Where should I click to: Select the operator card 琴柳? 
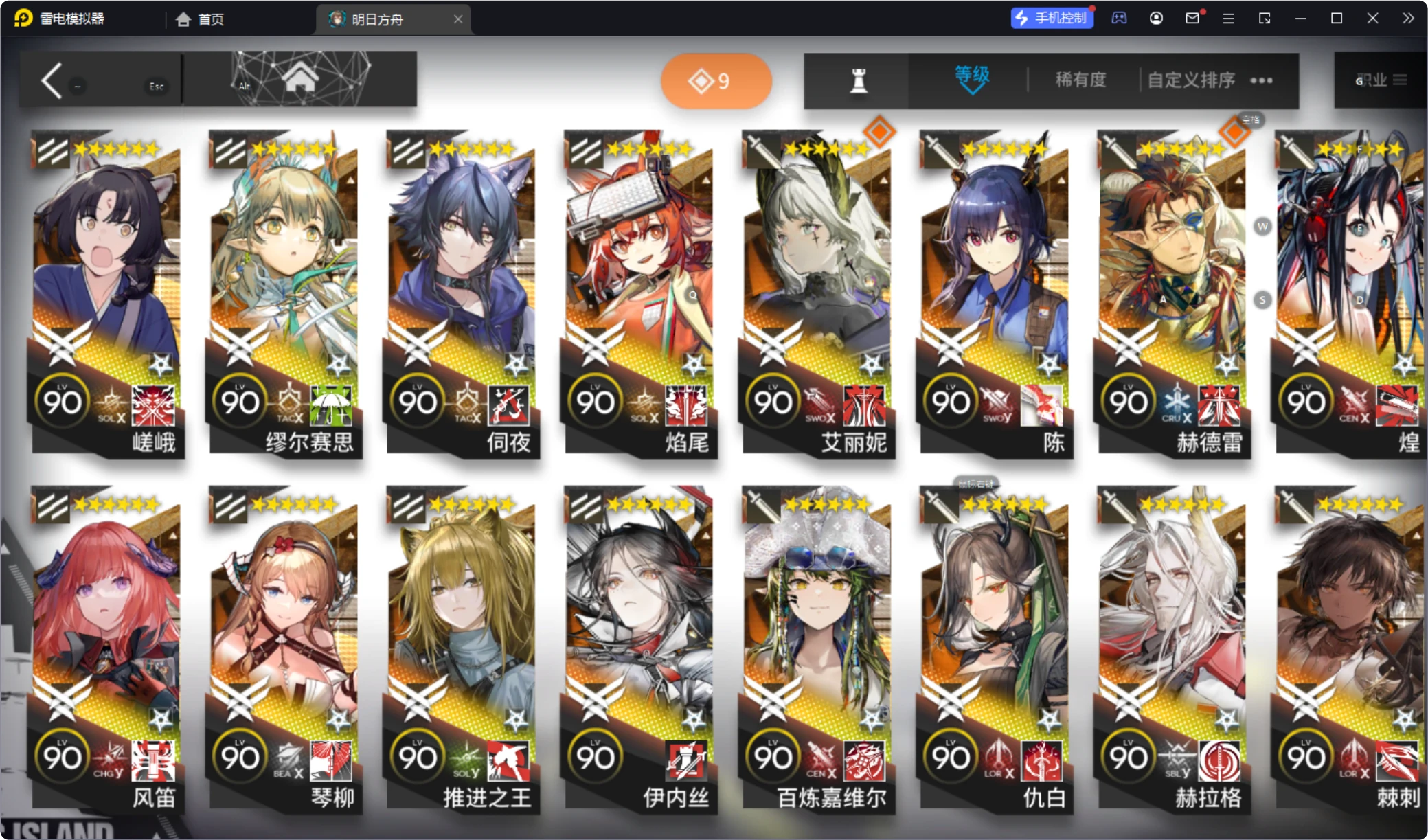(284, 646)
